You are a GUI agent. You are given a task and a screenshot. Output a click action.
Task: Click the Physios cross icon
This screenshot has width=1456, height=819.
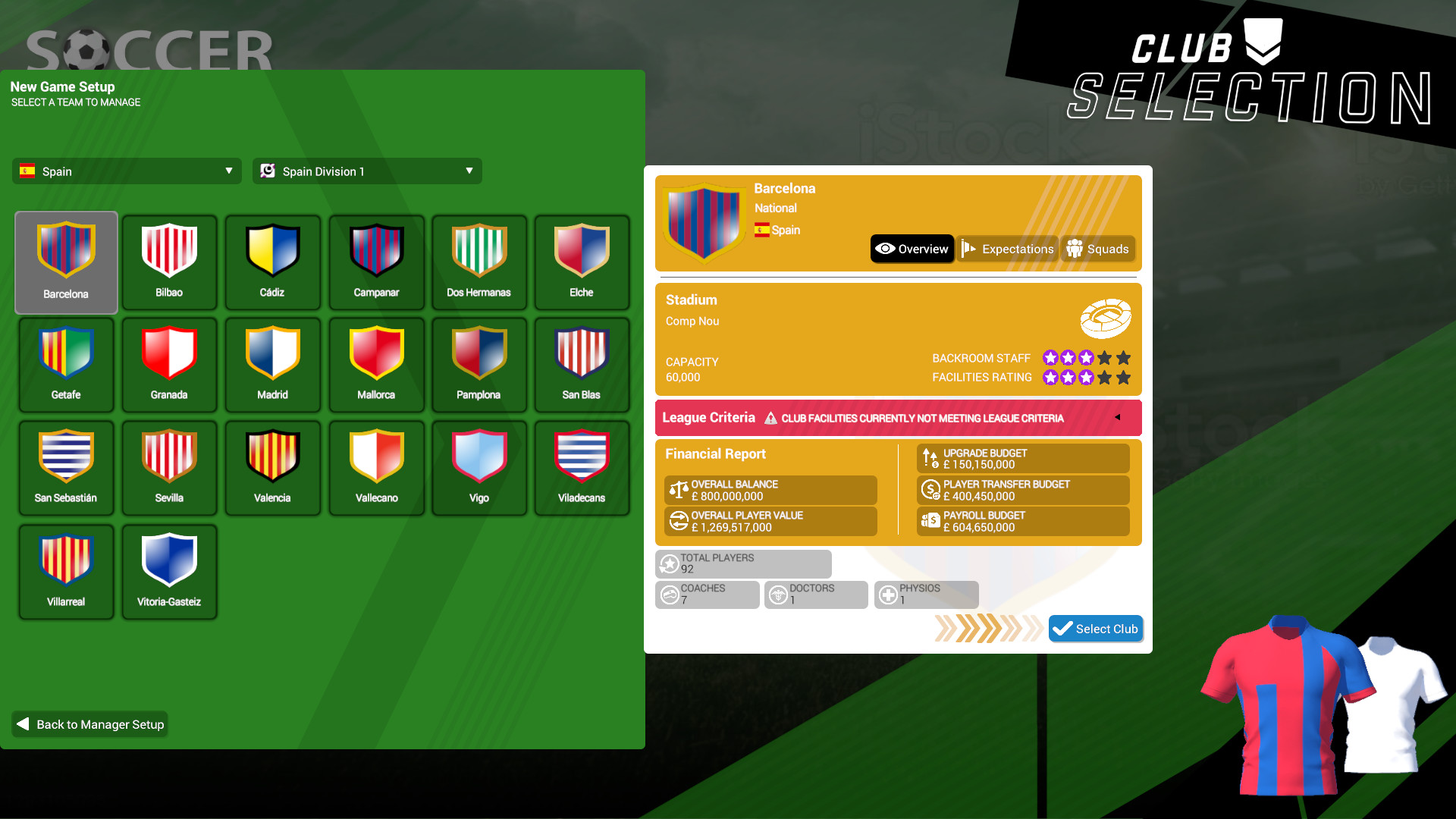887,594
